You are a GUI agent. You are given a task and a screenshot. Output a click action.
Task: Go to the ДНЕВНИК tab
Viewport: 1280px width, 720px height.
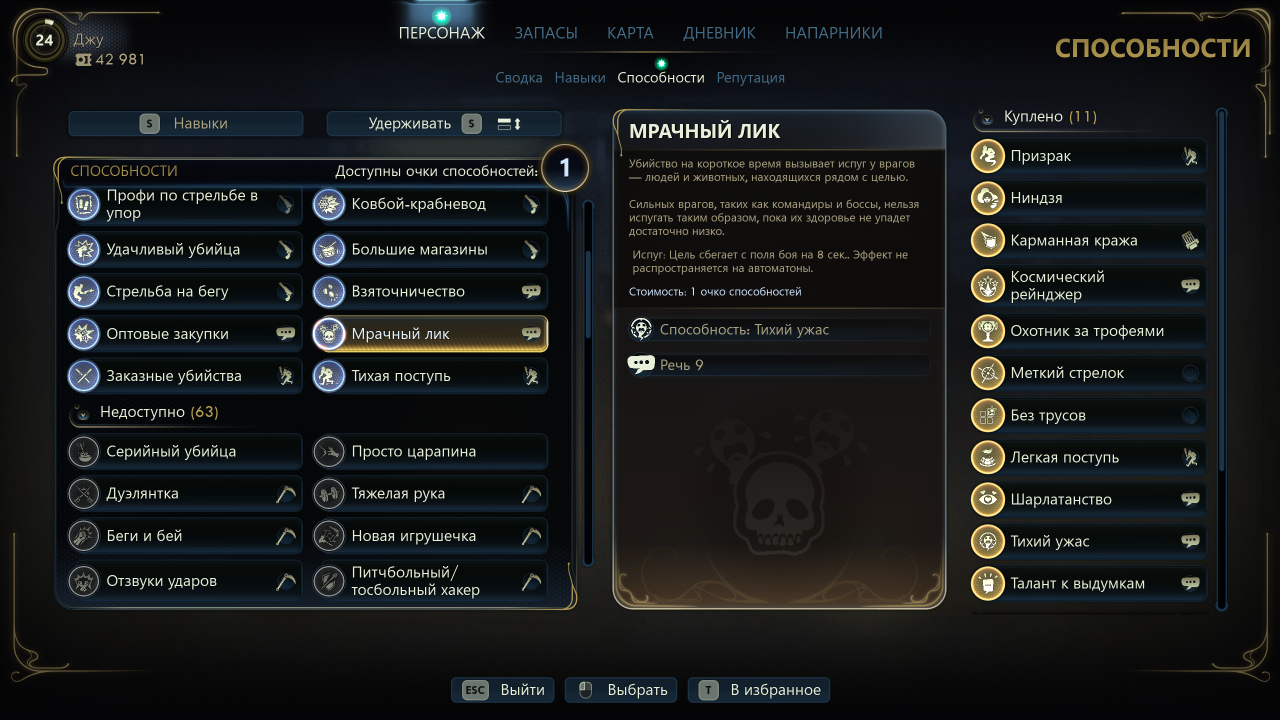(x=719, y=33)
